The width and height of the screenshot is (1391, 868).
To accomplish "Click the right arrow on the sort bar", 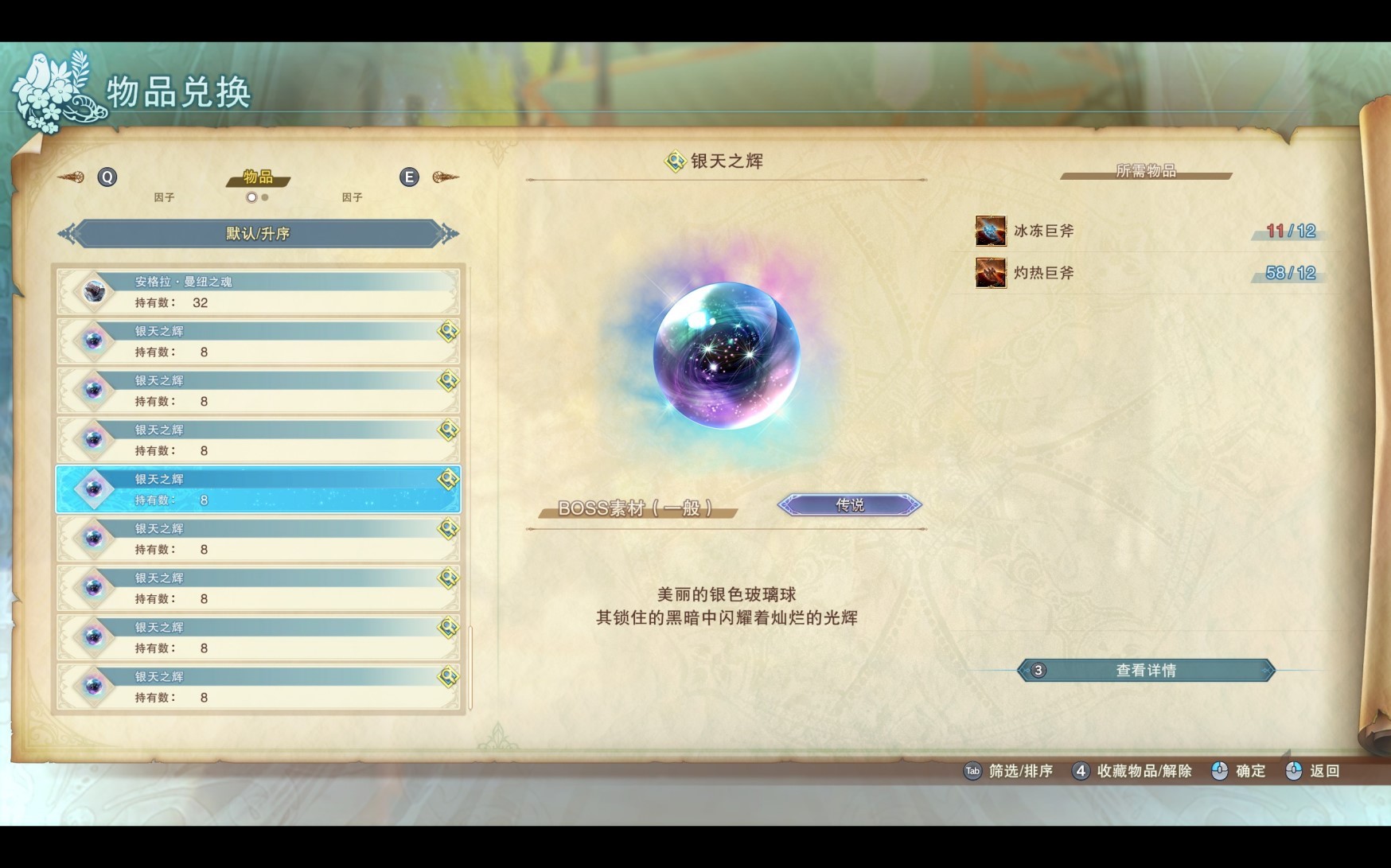I will point(450,234).
